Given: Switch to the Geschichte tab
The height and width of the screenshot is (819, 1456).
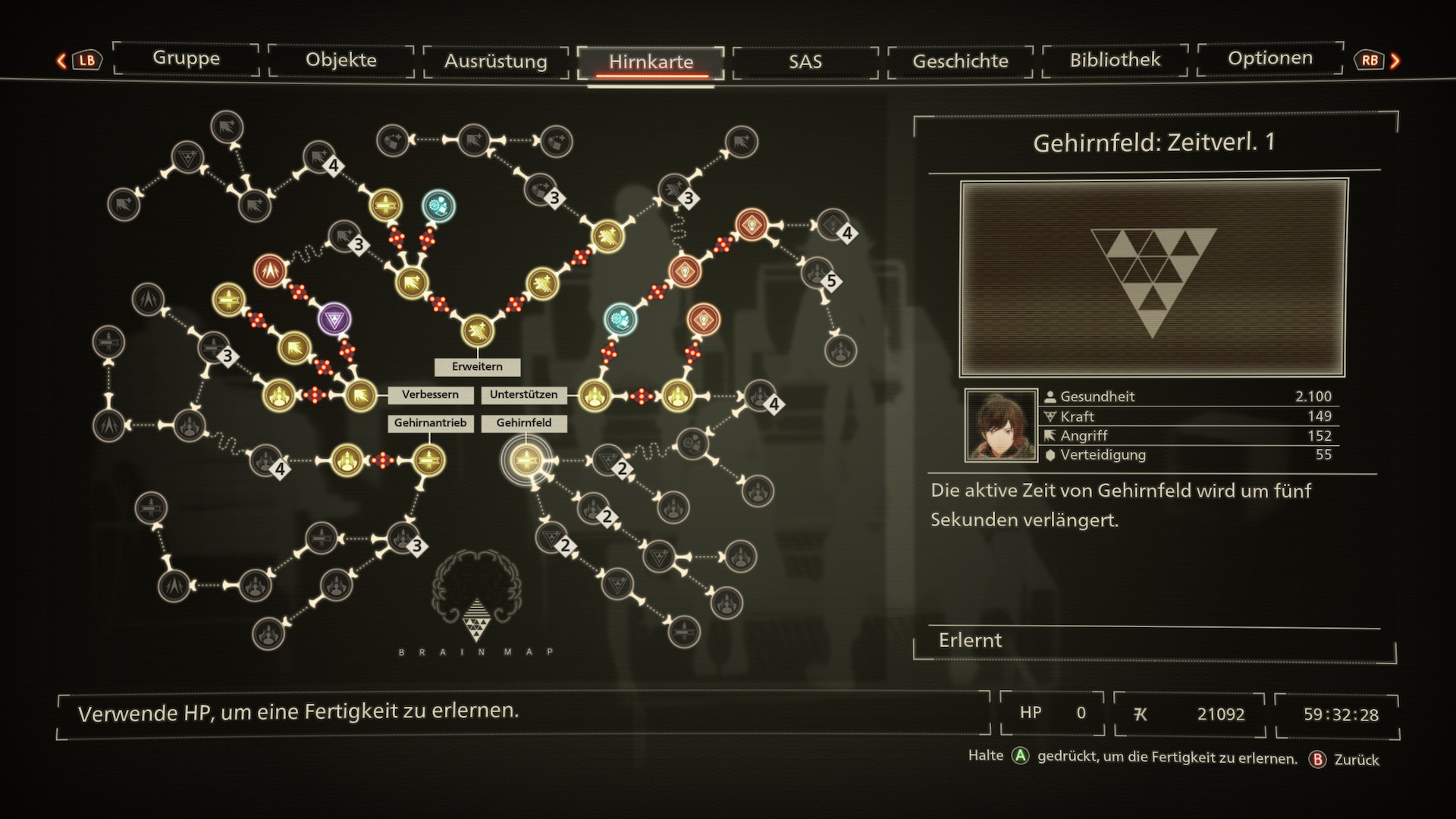Looking at the screenshot, I should tap(960, 61).
